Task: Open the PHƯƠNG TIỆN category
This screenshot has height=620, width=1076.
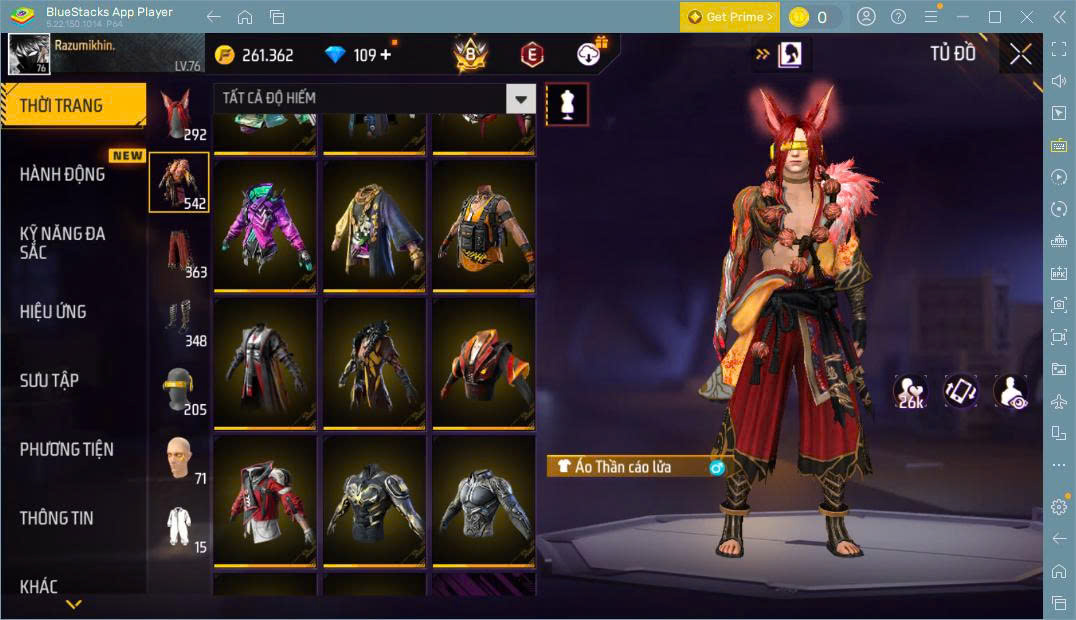Action: click(x=66, y=450)
